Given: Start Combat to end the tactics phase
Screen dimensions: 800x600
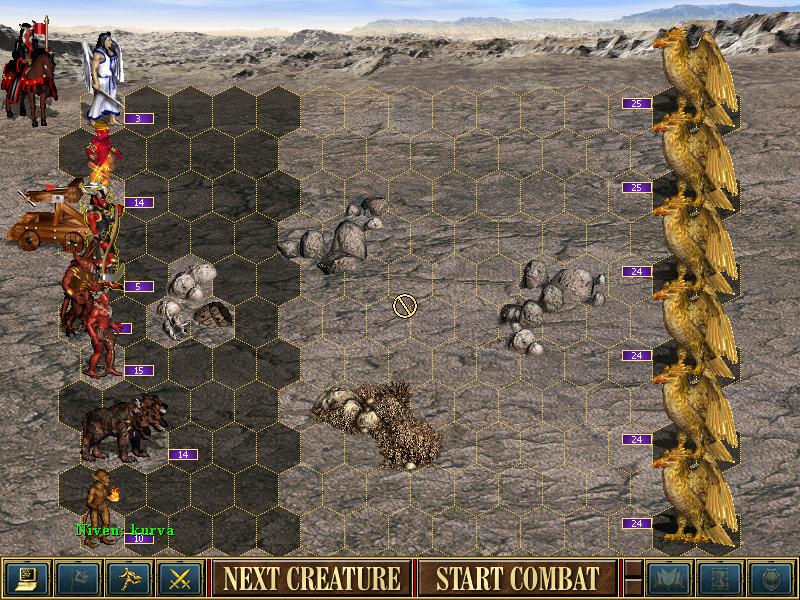Looking at the screenshot, I should tap(517, 578).
